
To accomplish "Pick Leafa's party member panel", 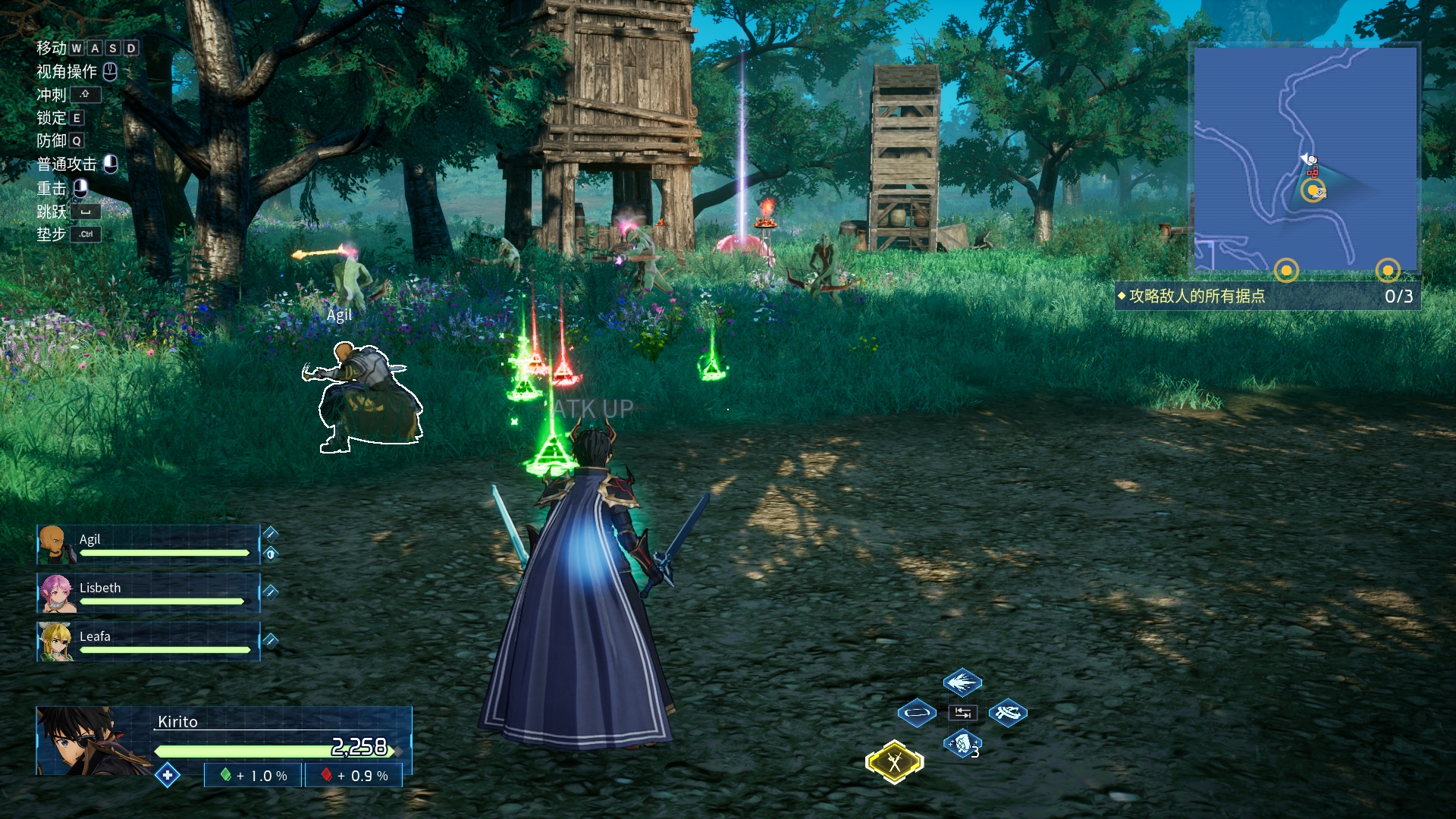I will pyautogui.click(x=149, y=642).
